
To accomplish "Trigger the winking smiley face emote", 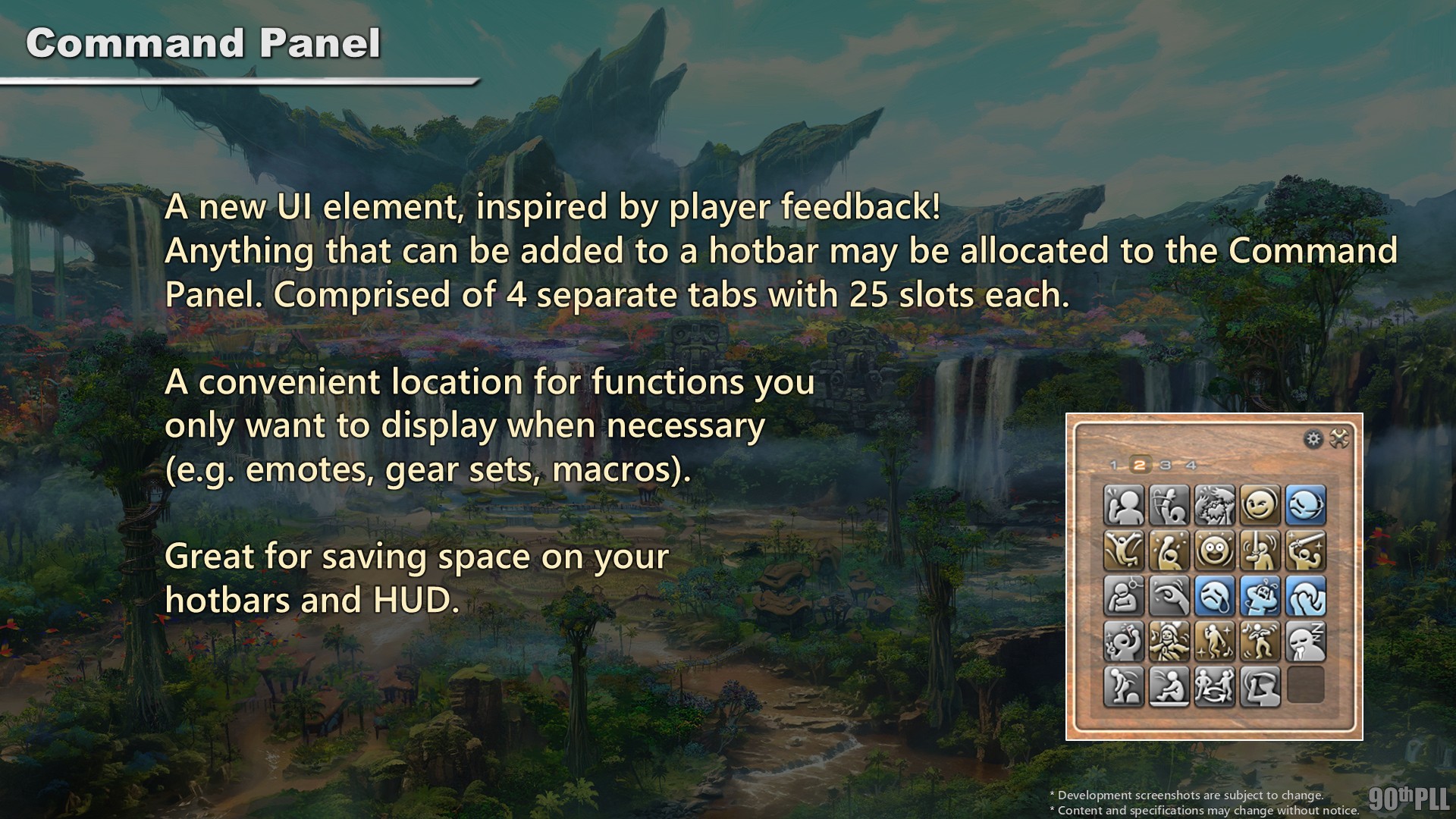I will point(1260,506).
